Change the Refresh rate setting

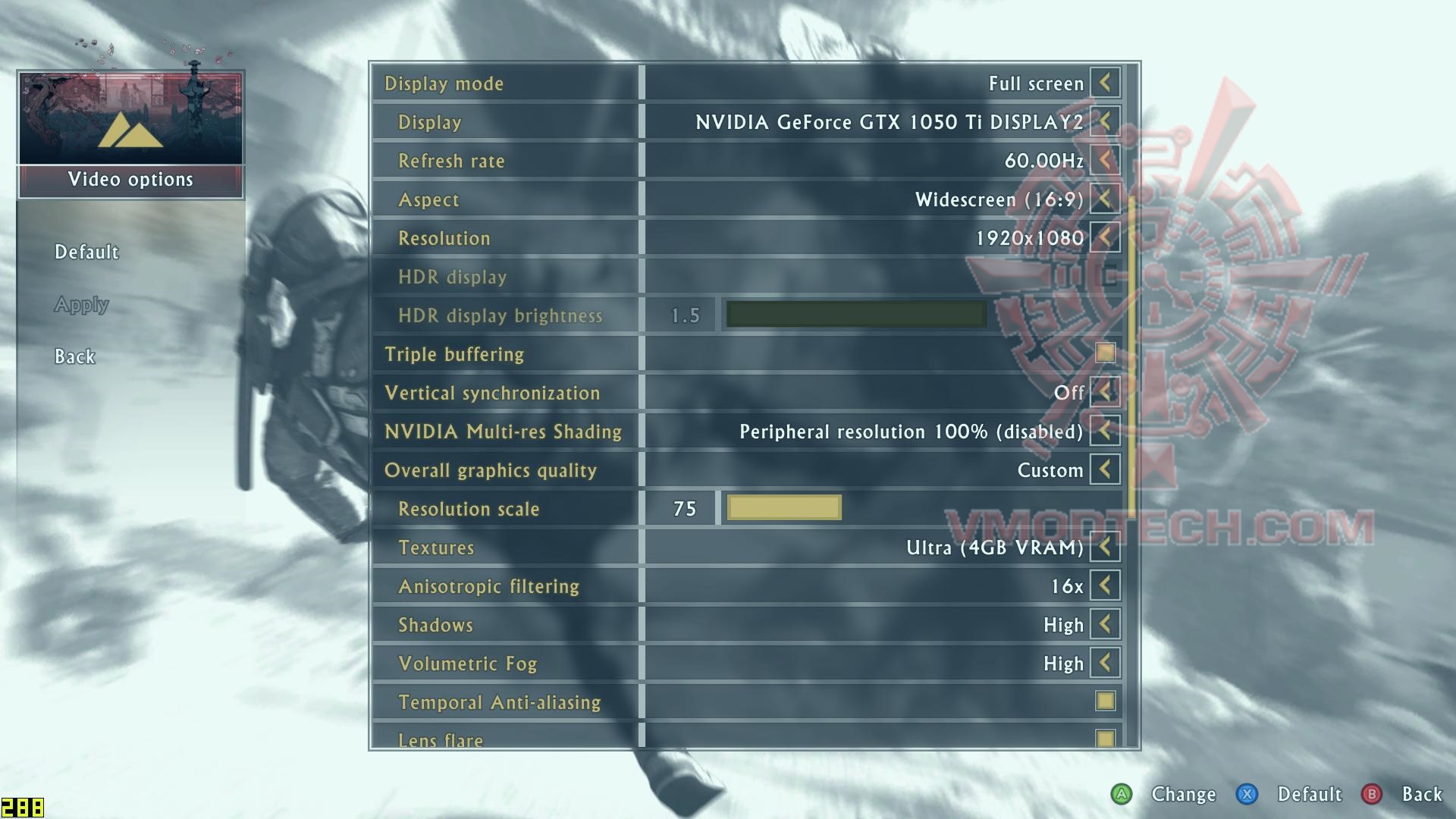(x=1105, y=160)
